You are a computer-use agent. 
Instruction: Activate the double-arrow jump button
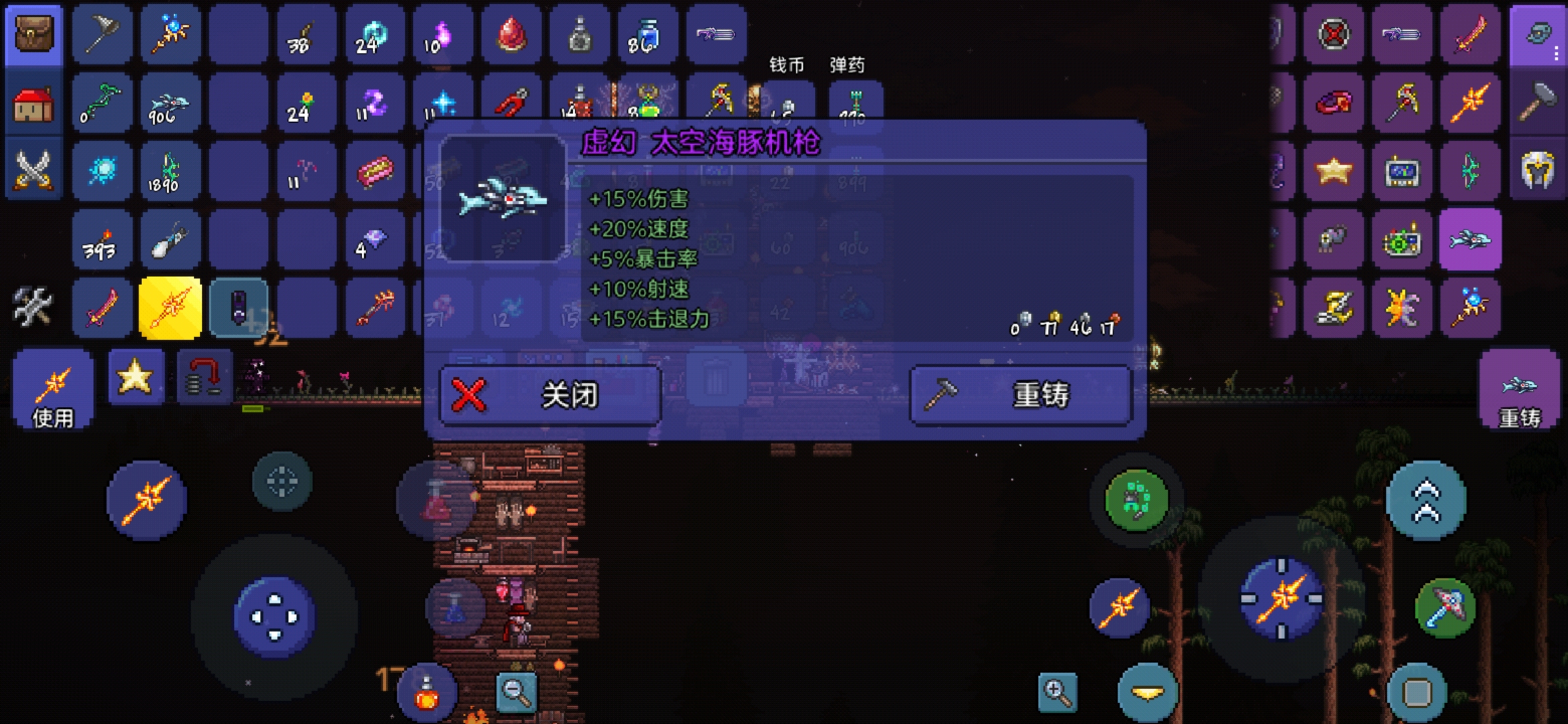pos(1426,500)
